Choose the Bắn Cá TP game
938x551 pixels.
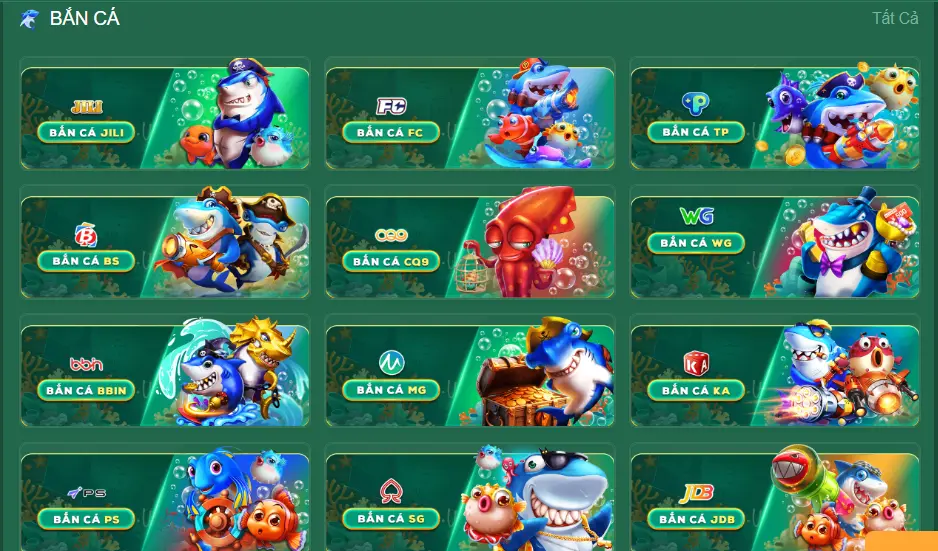(x=695, y=132)
